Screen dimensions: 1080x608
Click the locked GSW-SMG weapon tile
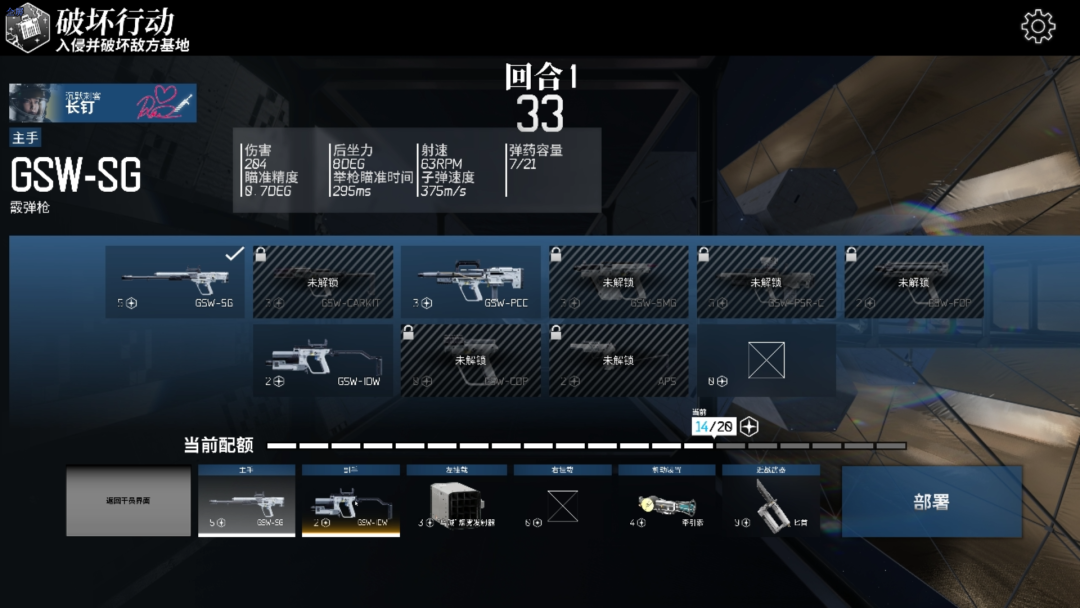[618, 282]
